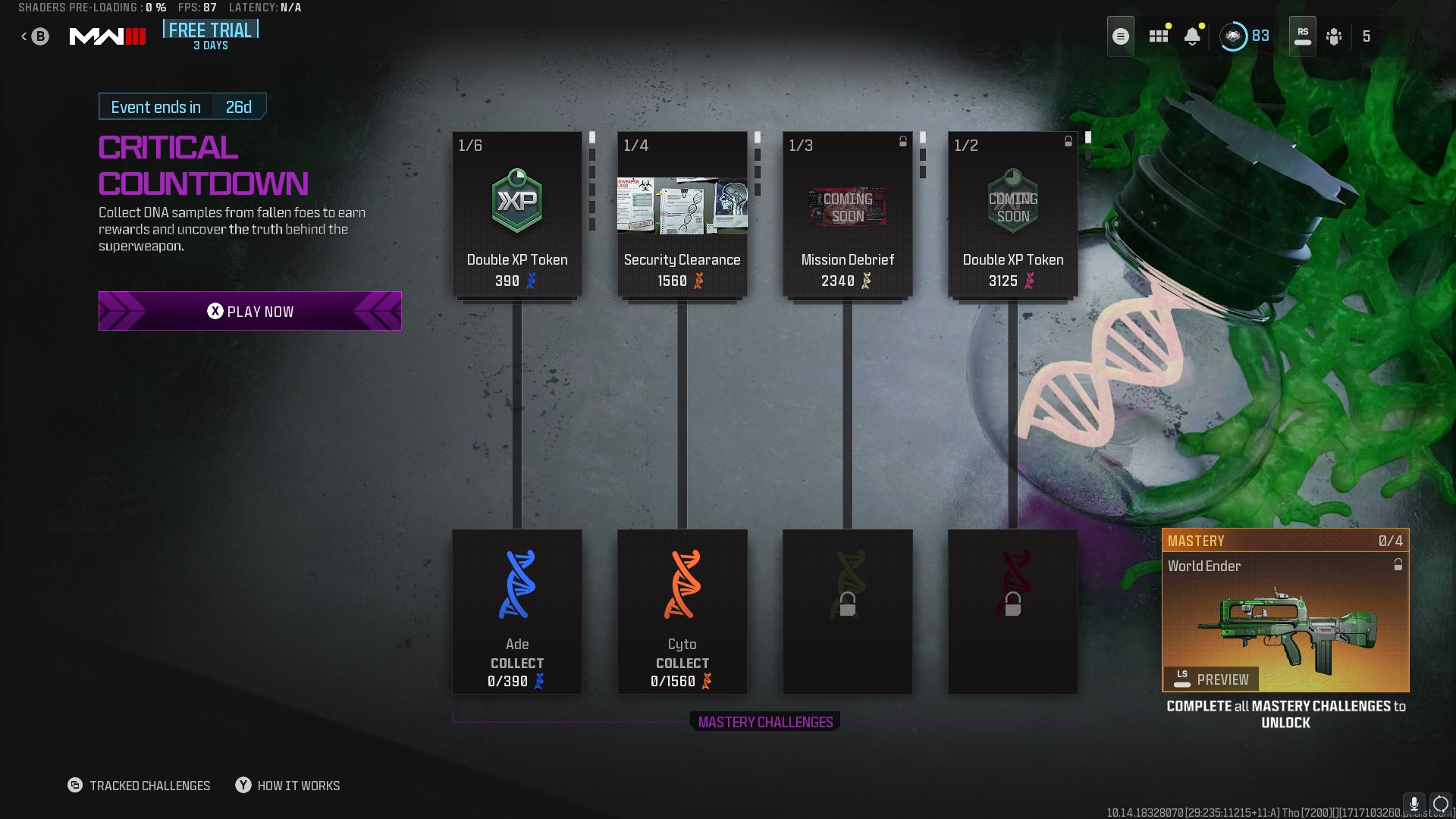Click the RS right-stick indicator
1456x819 pixels.
click(1302, 36)
